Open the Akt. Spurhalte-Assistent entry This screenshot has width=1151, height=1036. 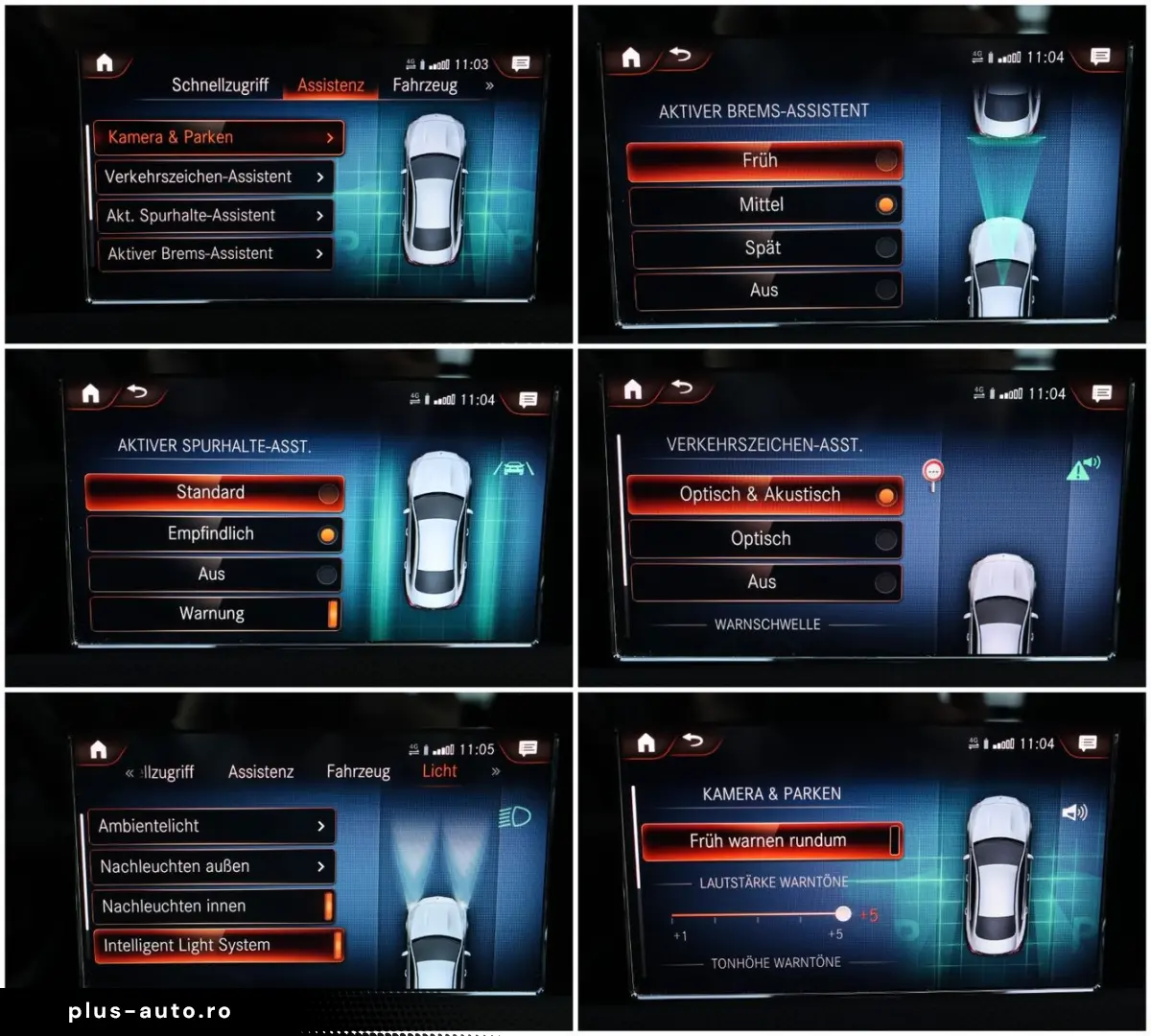(214, 216)
